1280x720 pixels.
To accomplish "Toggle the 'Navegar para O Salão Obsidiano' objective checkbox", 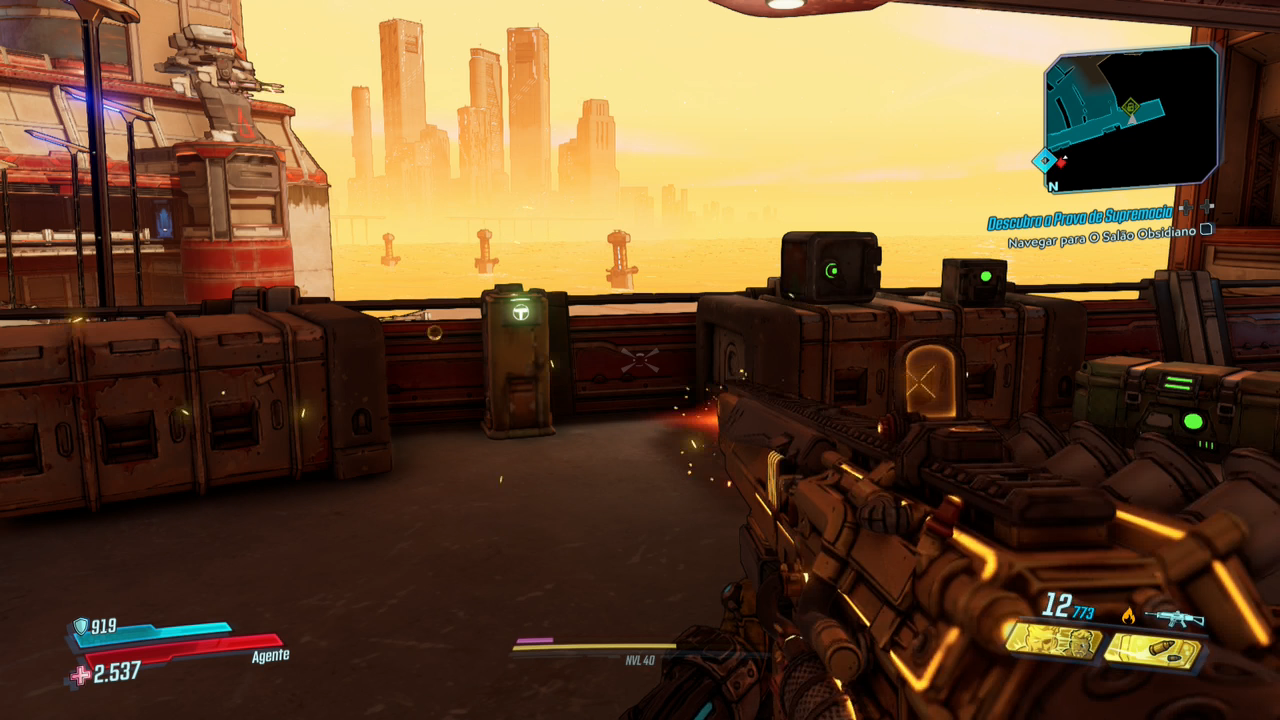I will 1206,229.
